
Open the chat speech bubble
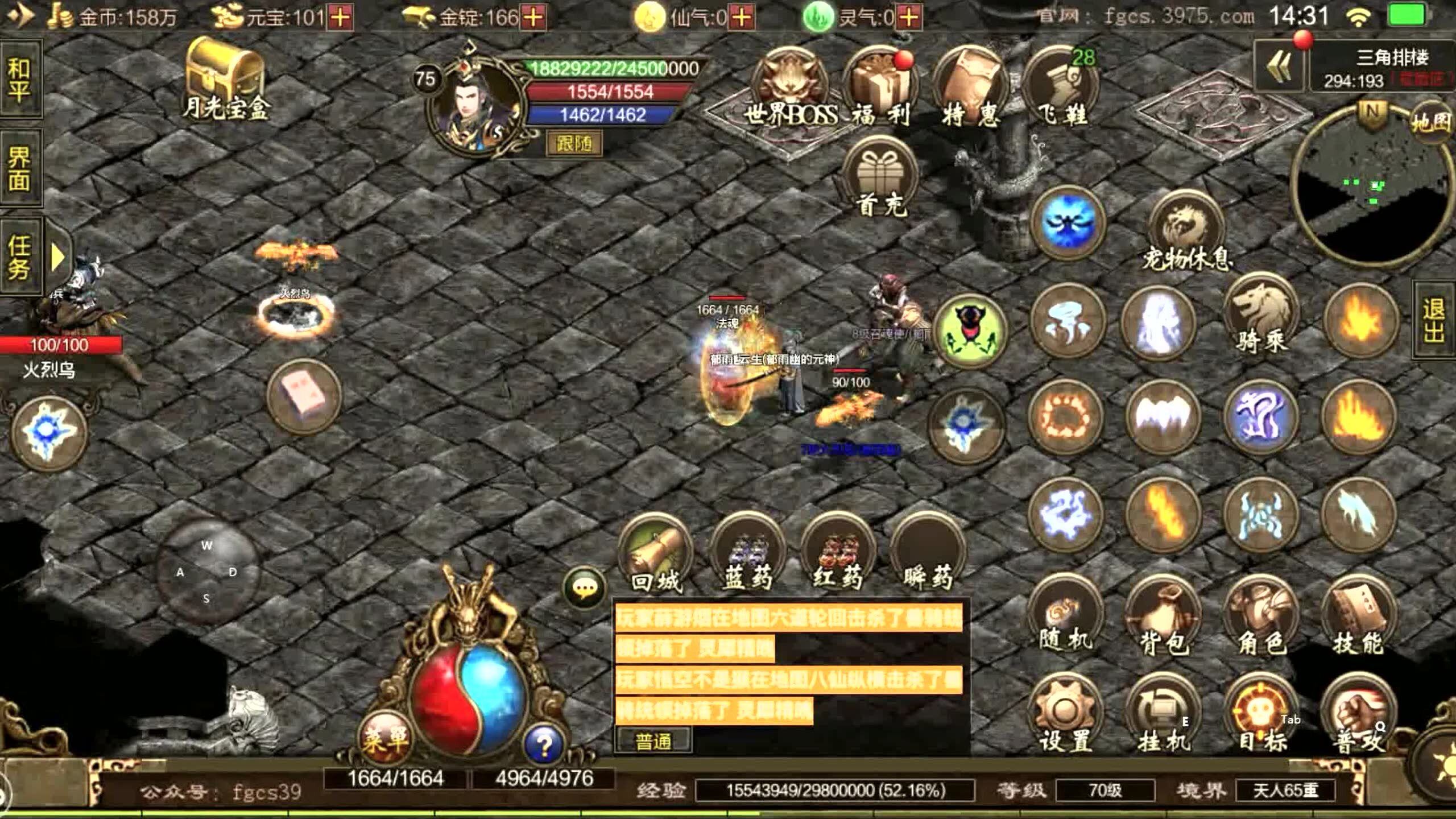[x=584, y=587]
